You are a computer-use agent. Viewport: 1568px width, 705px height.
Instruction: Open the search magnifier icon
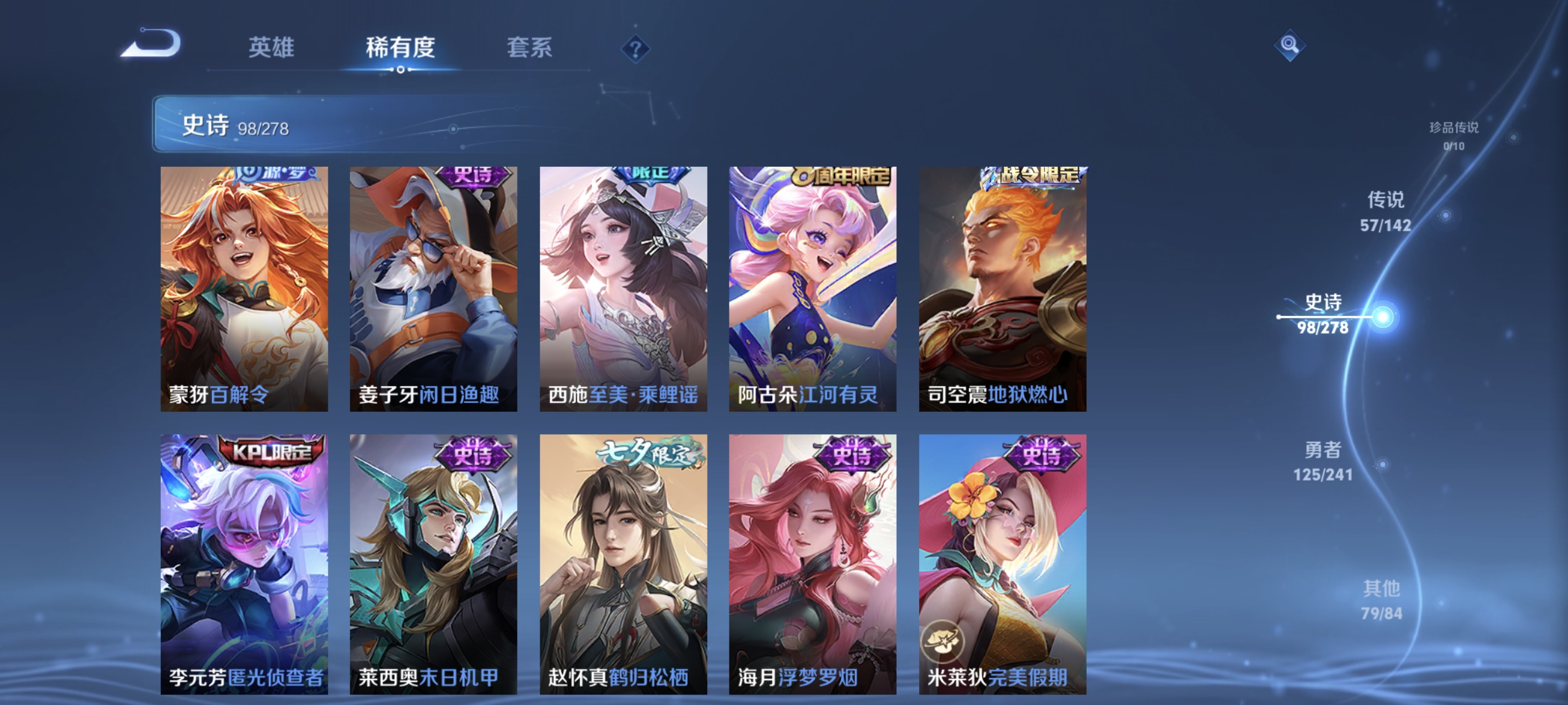point(1290,46)
